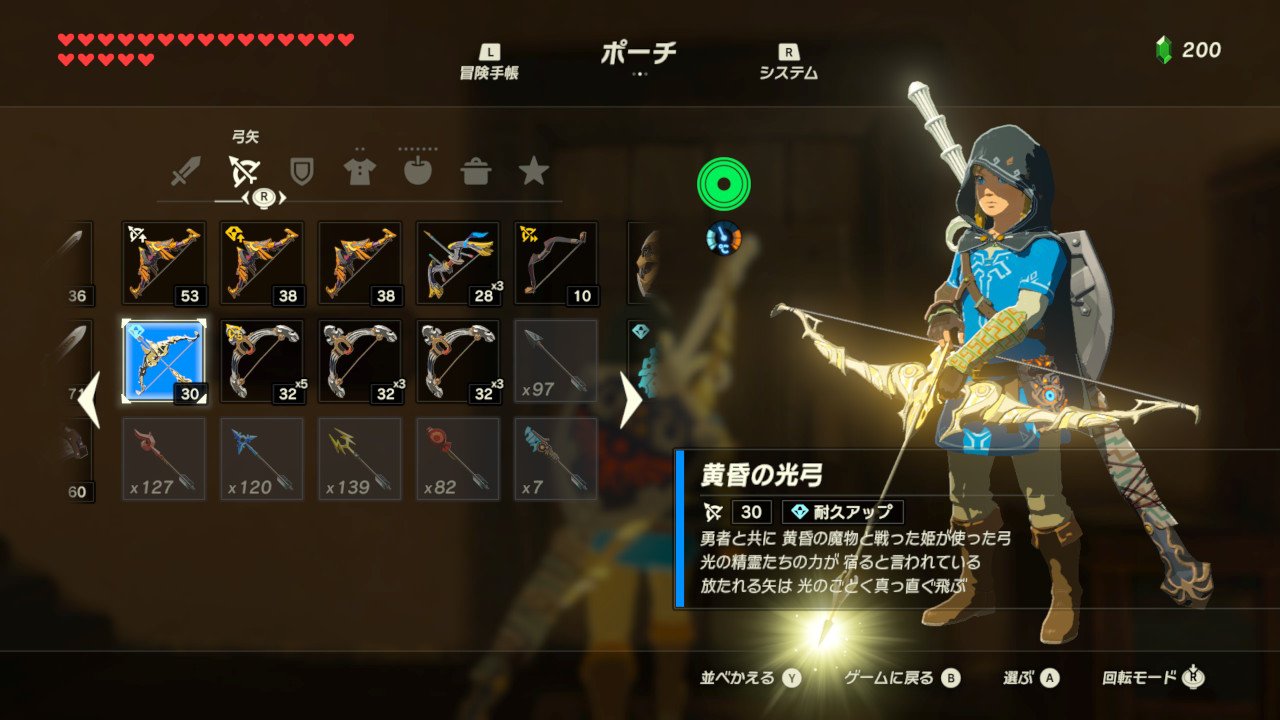
Task: Select the highlighted 黄昏の光弓 bow
Action: point(163,360)
